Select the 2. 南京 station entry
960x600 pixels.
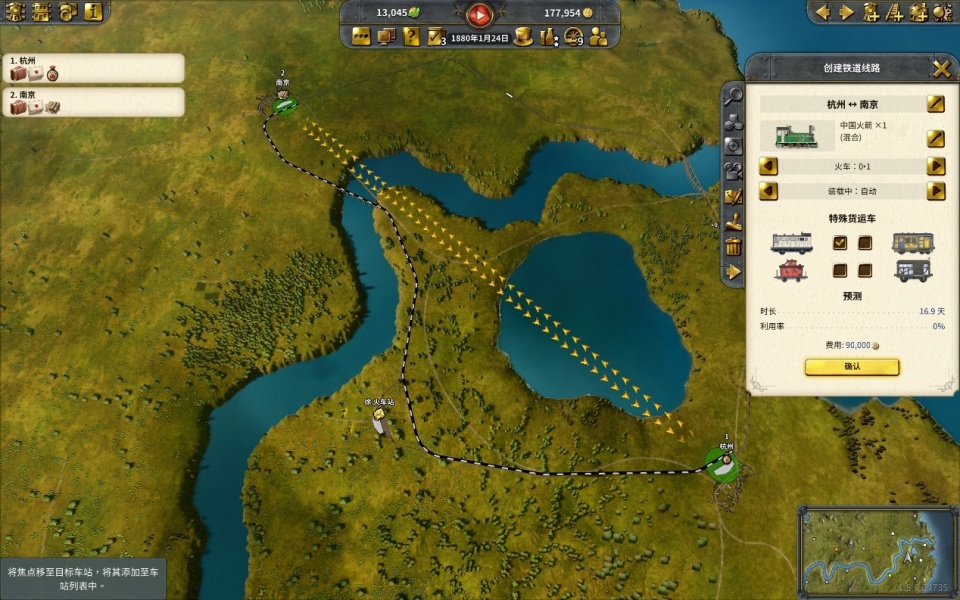(x=93, y=101)
